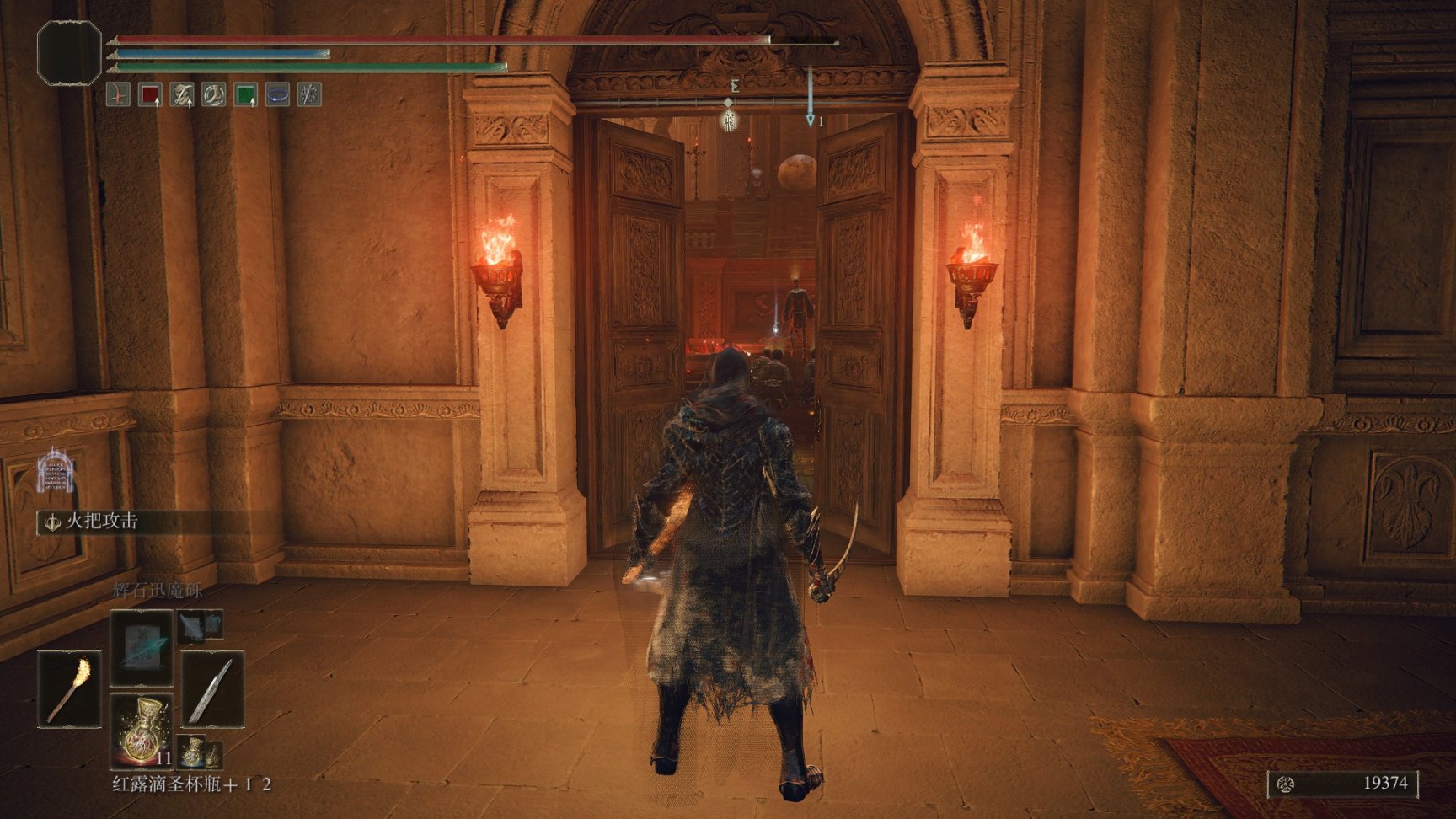Select the curved blade right-hand weapon slot
The image size is (1456, 819).
(x=211, y=688)
